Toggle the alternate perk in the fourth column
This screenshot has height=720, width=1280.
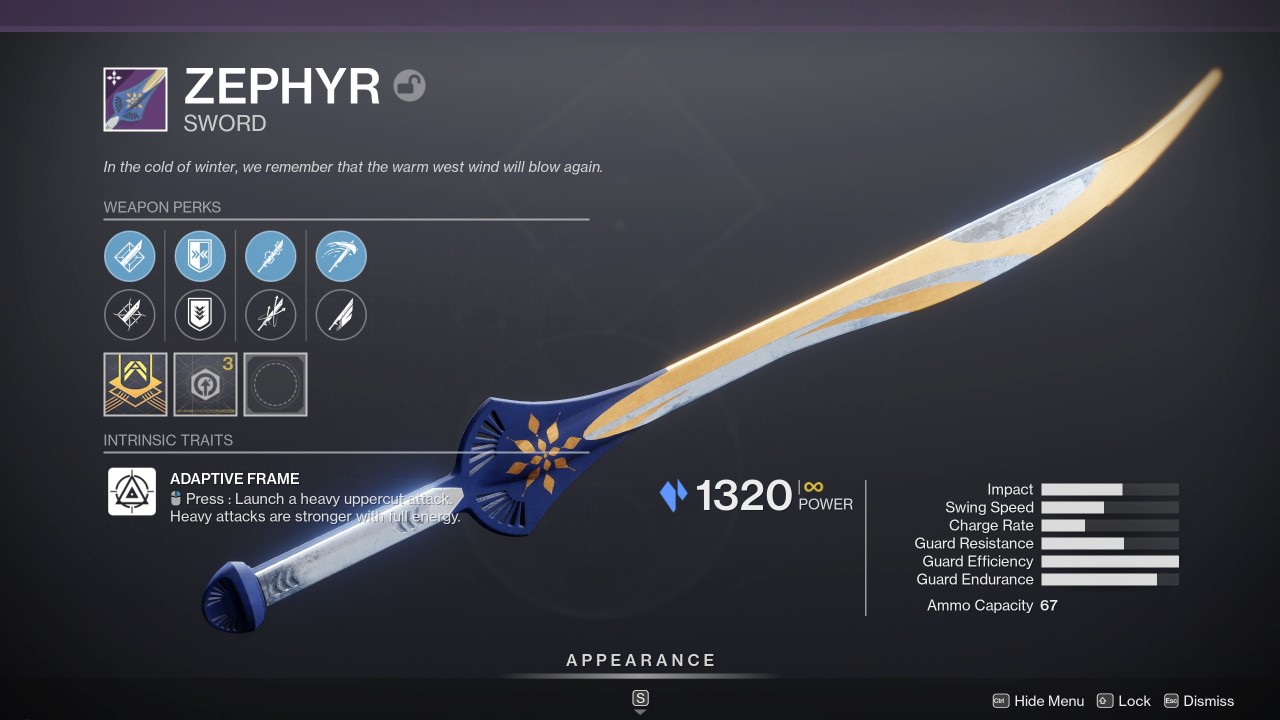340,315
